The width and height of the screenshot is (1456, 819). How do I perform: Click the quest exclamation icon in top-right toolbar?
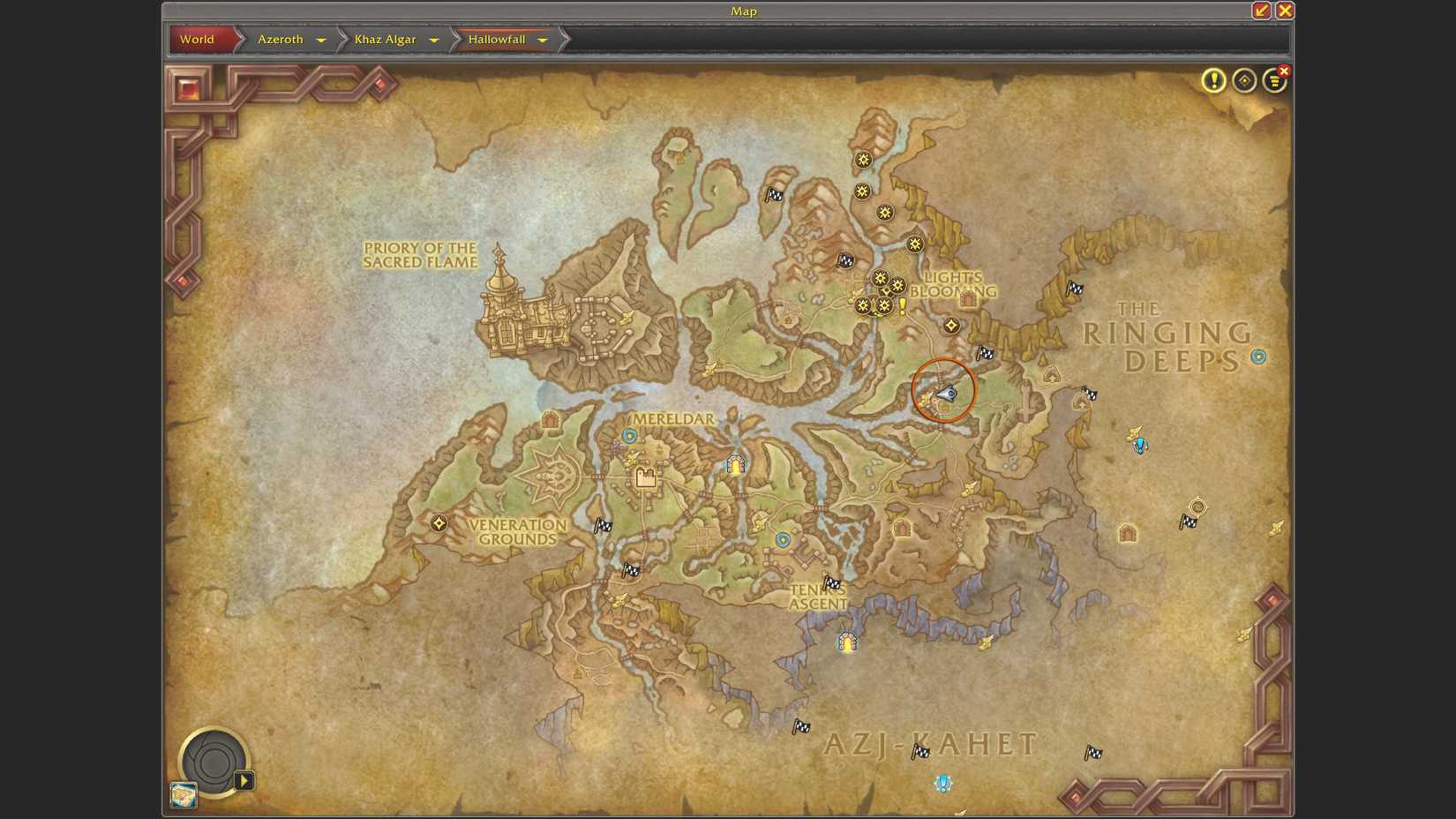1213,80
